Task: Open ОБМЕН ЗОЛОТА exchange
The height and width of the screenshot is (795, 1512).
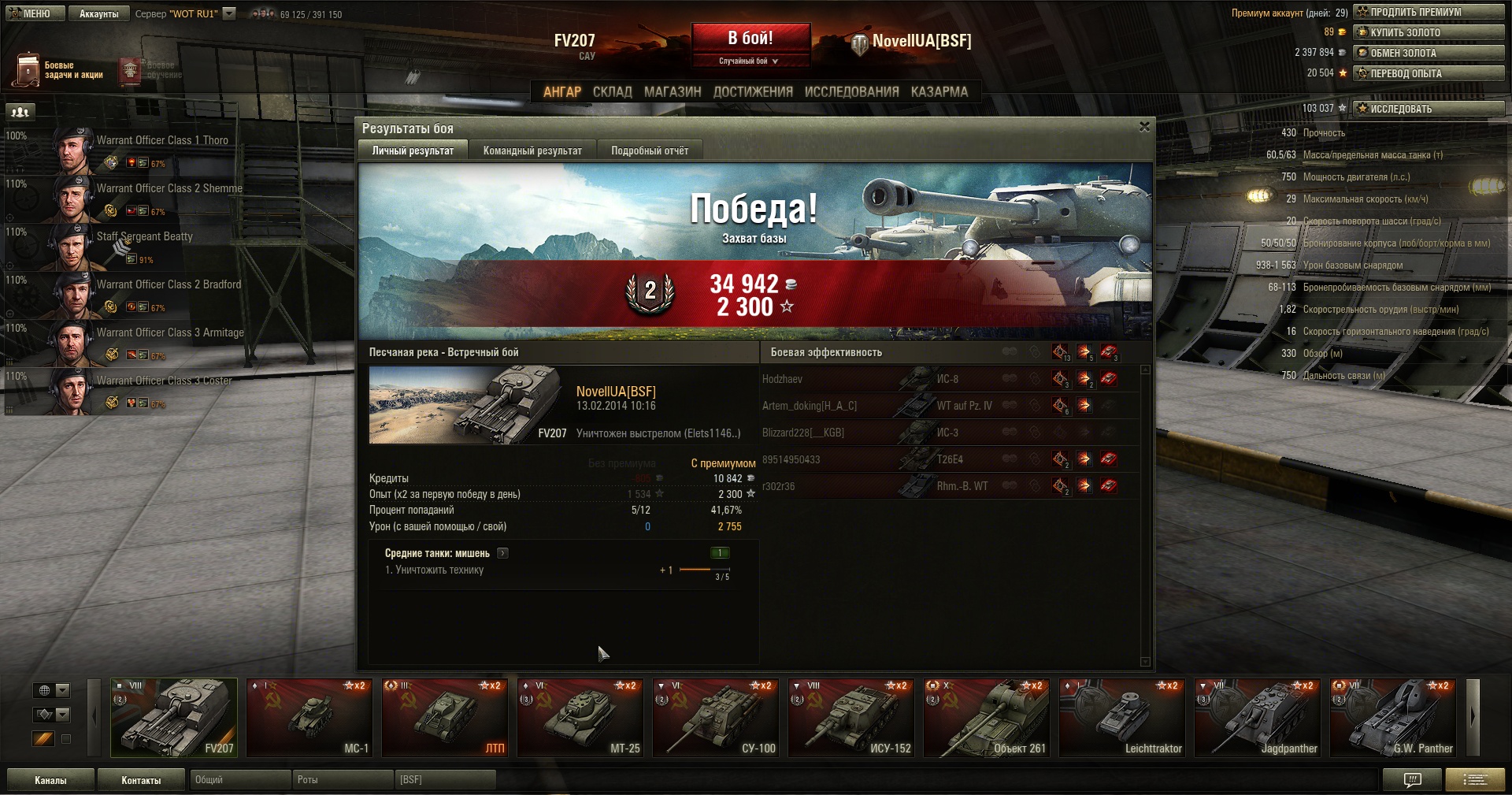Action: point(1428,53)
